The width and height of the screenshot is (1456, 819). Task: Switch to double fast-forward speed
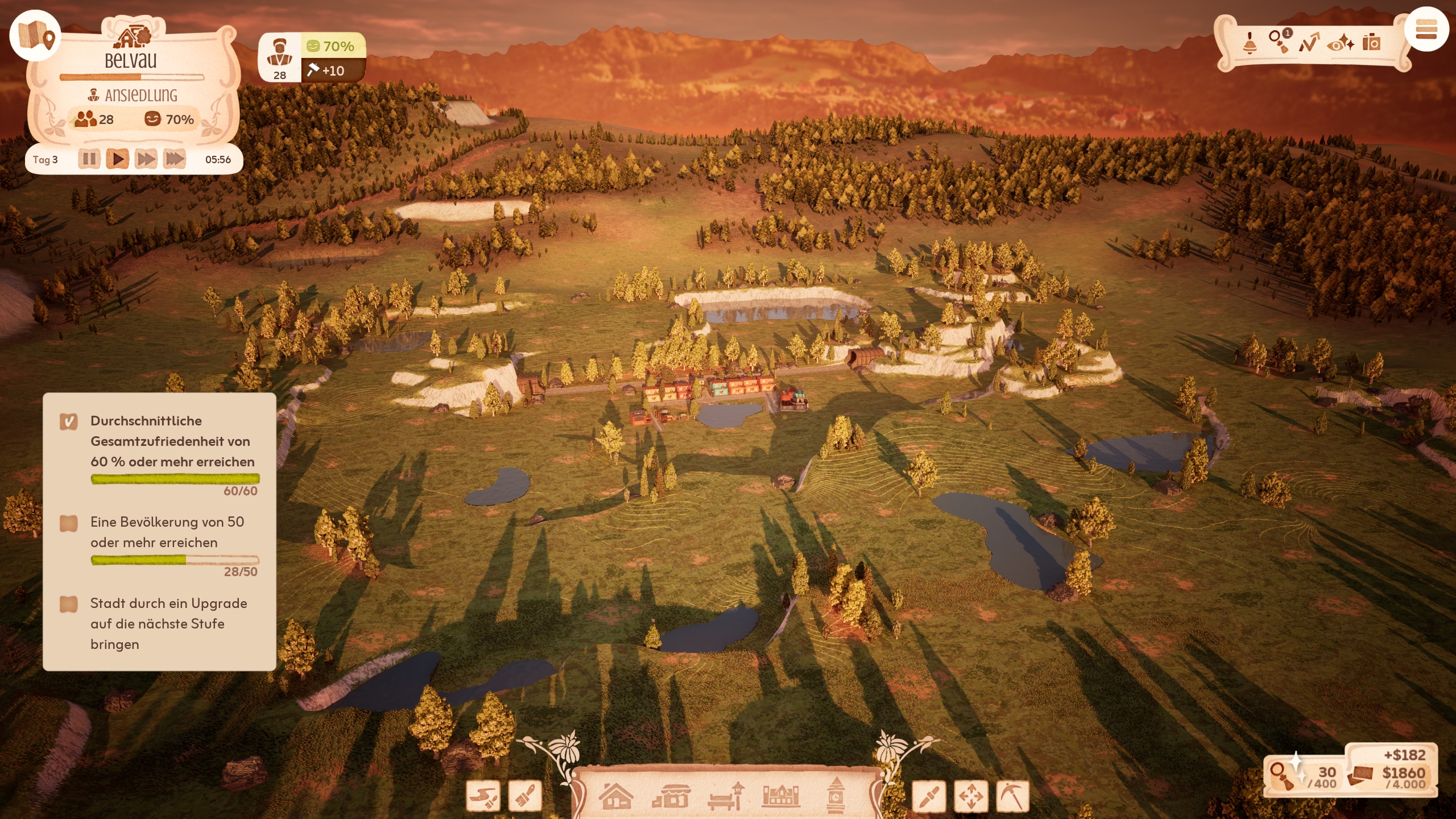click(146, 159)
